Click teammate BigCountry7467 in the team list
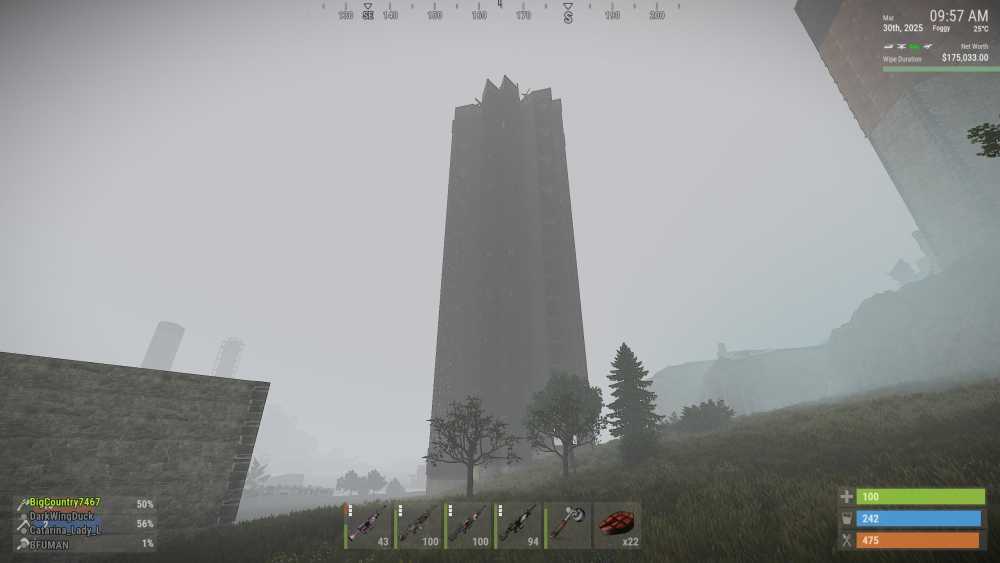 pos(65,503)
